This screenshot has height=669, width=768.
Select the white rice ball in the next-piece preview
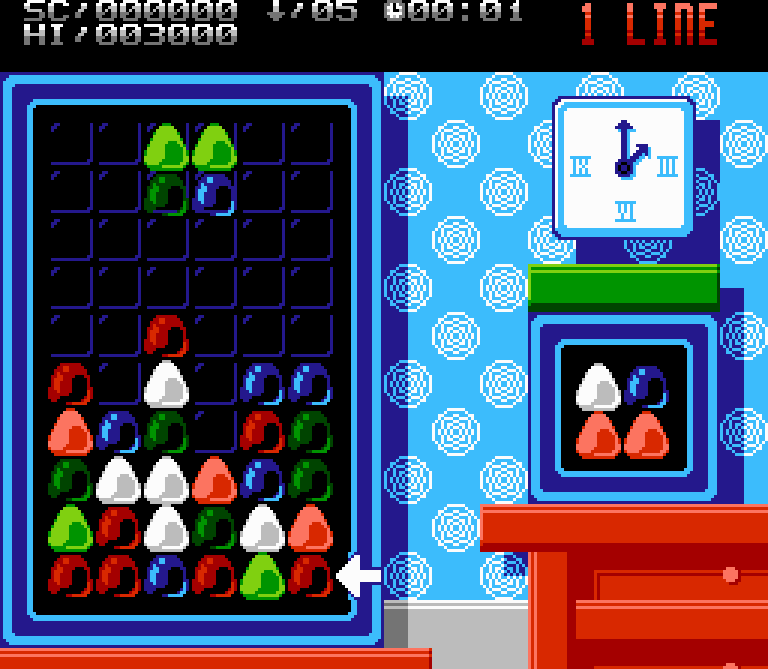[x=599, y=386]
